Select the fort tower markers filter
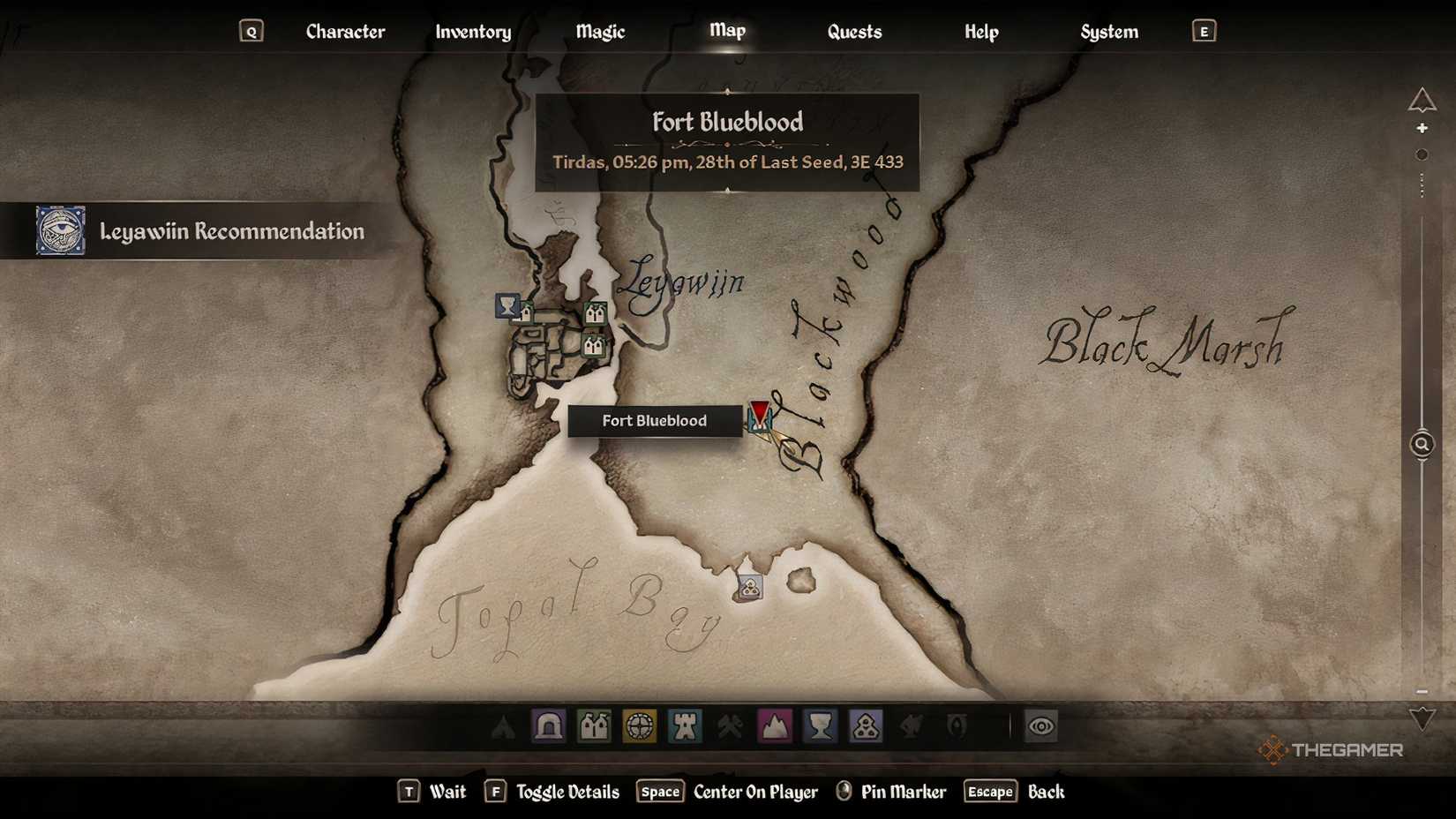Screen dimensions: 1456x819 (685, 726)
